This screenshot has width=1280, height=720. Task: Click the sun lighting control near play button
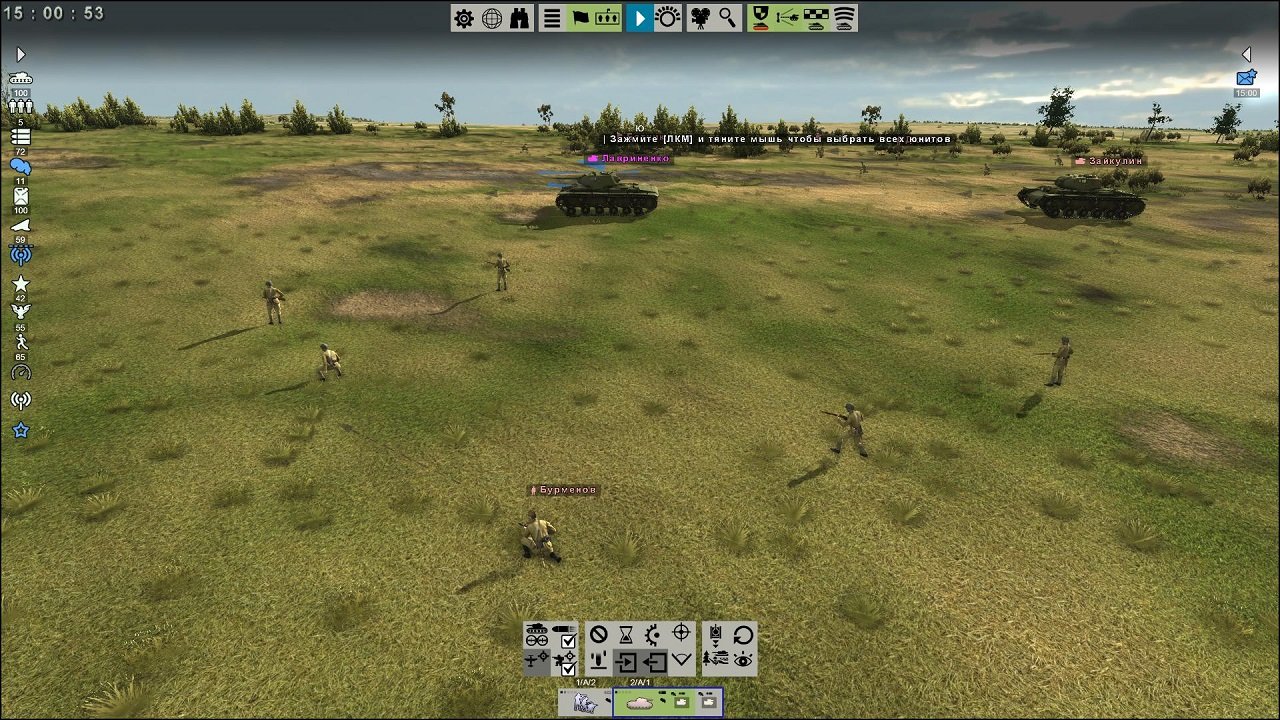667,17
